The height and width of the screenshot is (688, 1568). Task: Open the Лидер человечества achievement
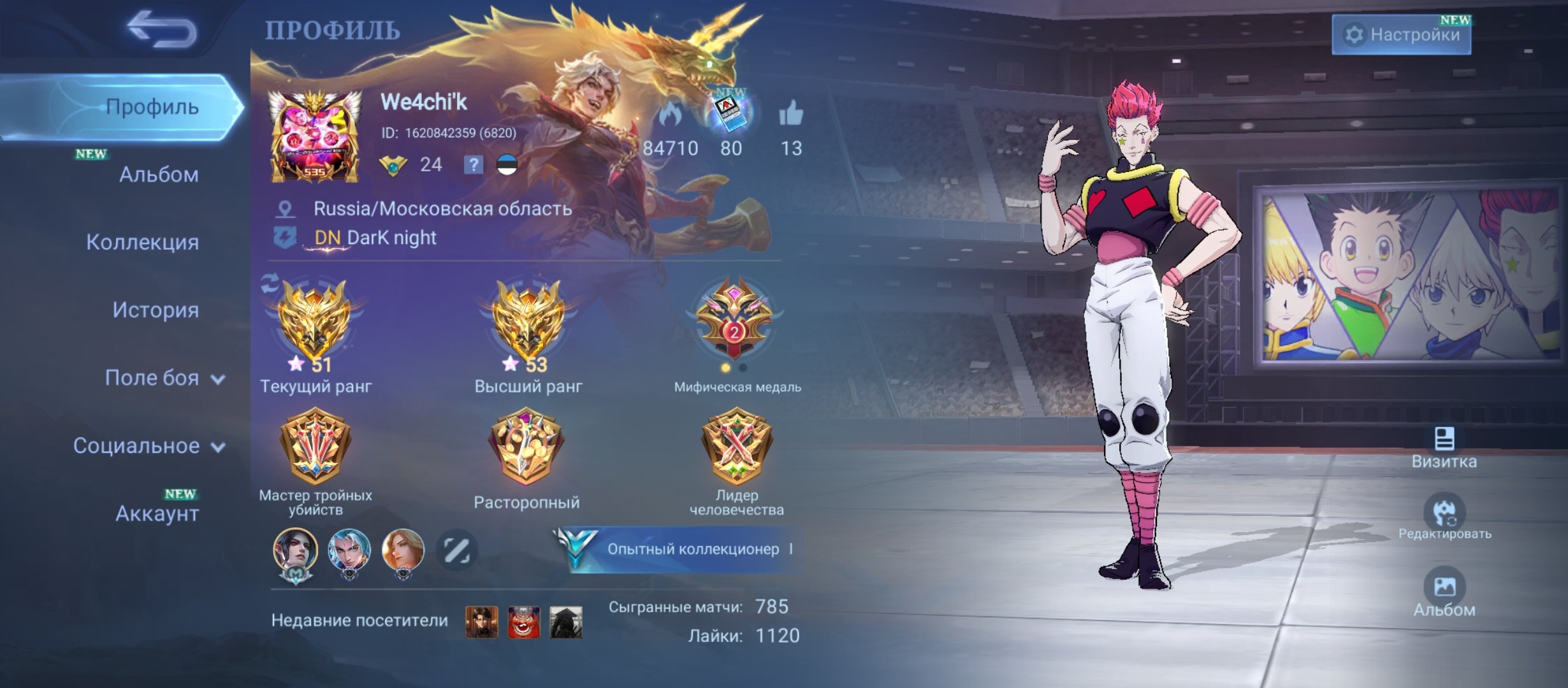tap(736, 446)
